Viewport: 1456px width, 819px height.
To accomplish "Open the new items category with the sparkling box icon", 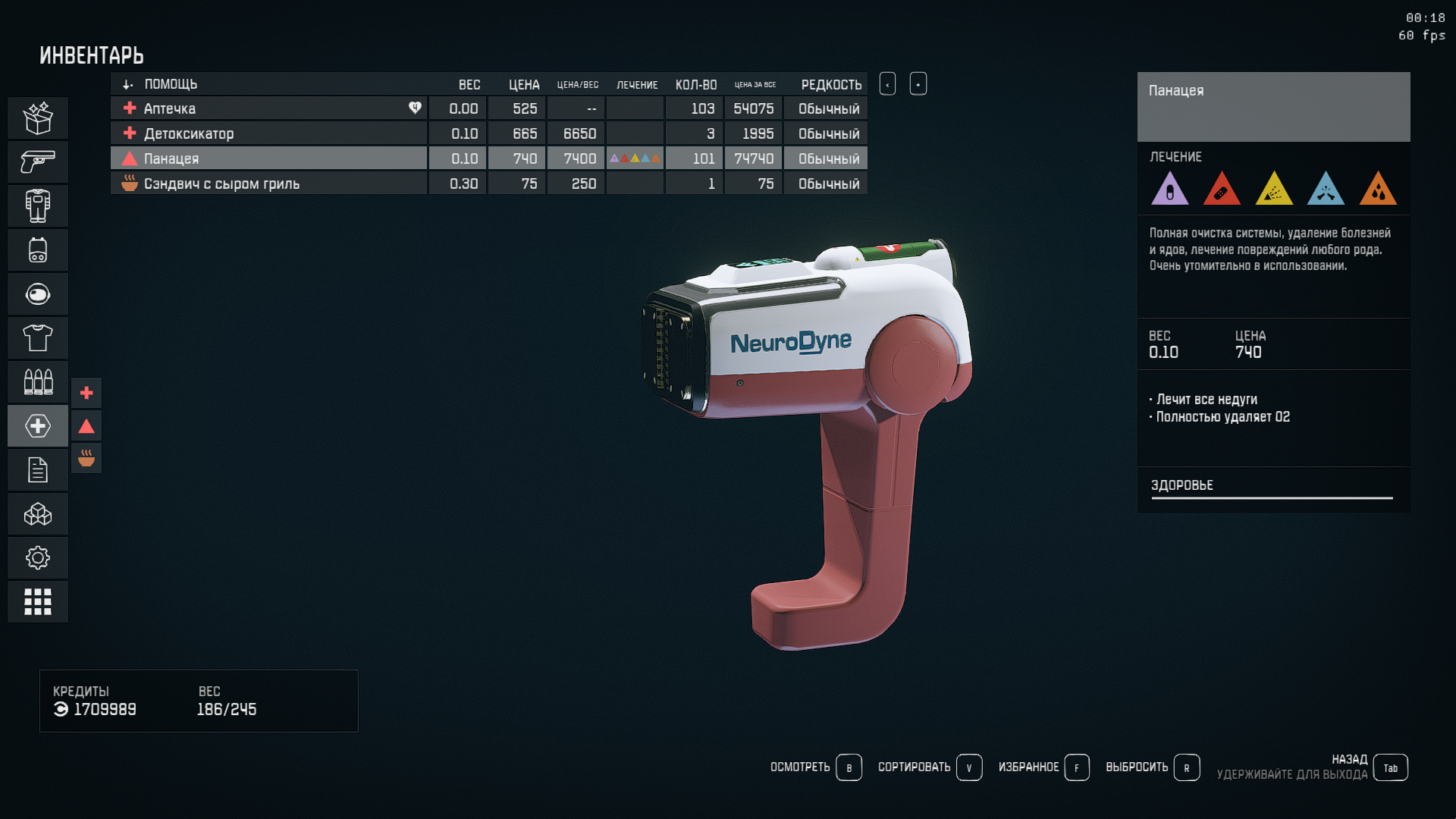I will pos(38,118).
